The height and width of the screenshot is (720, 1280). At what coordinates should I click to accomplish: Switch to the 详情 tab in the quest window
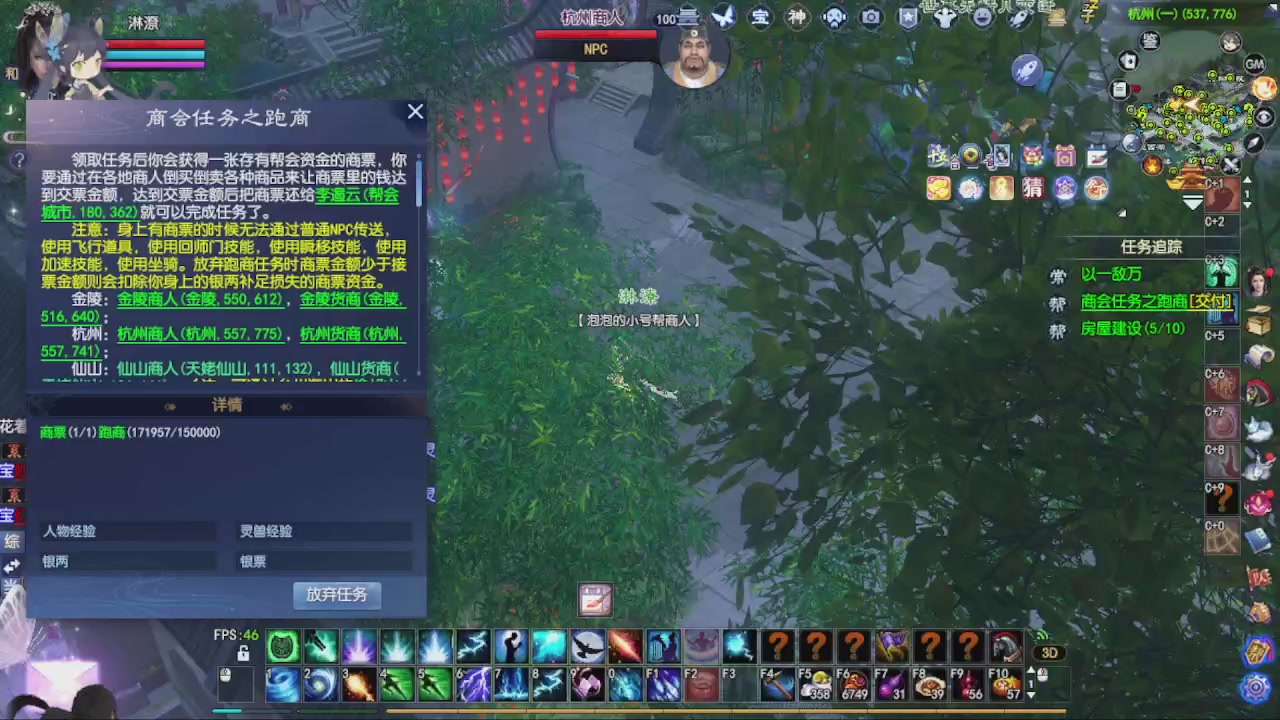click(226, 405)
